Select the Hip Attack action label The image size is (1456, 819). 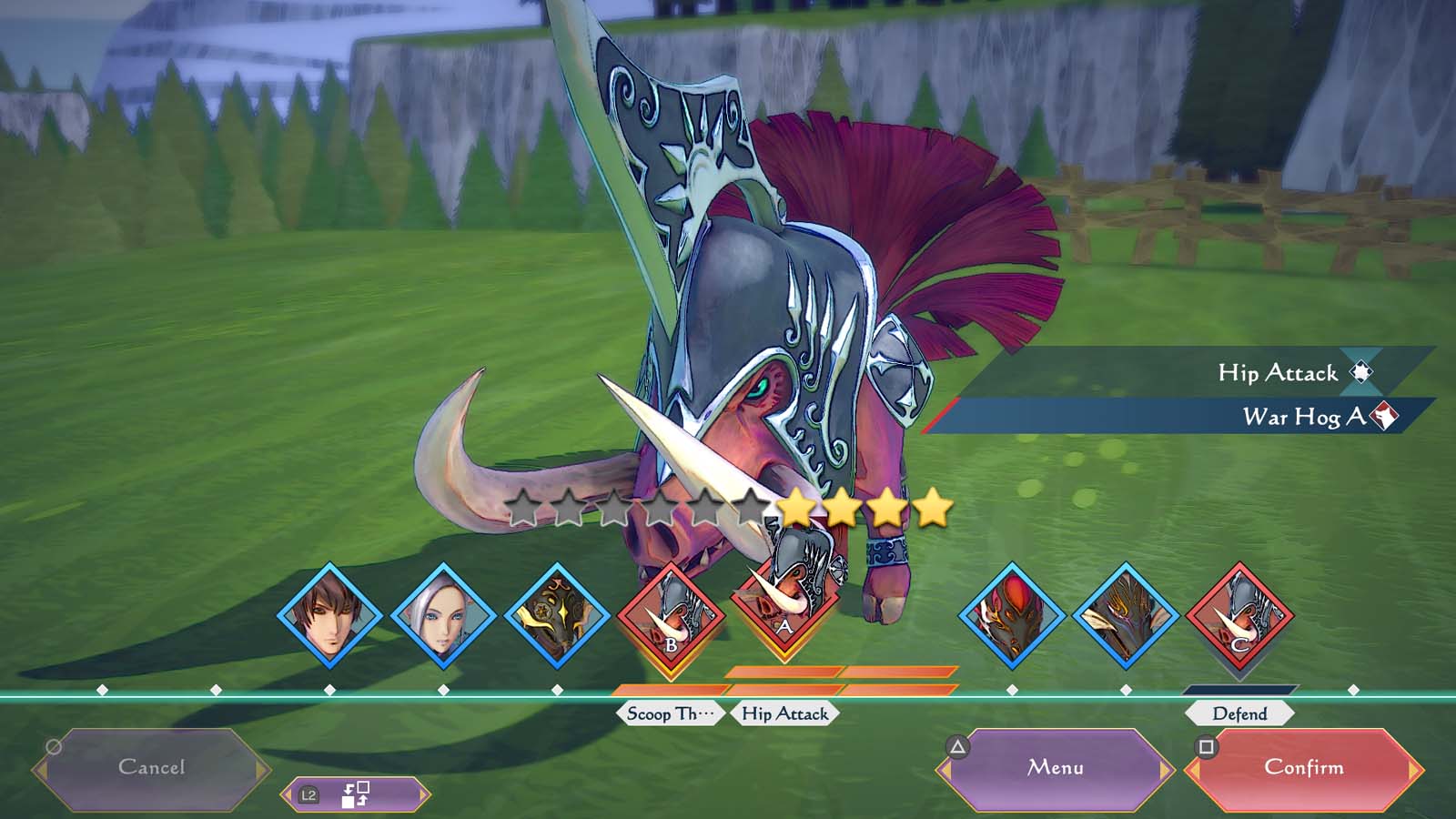tap(784, 714)
